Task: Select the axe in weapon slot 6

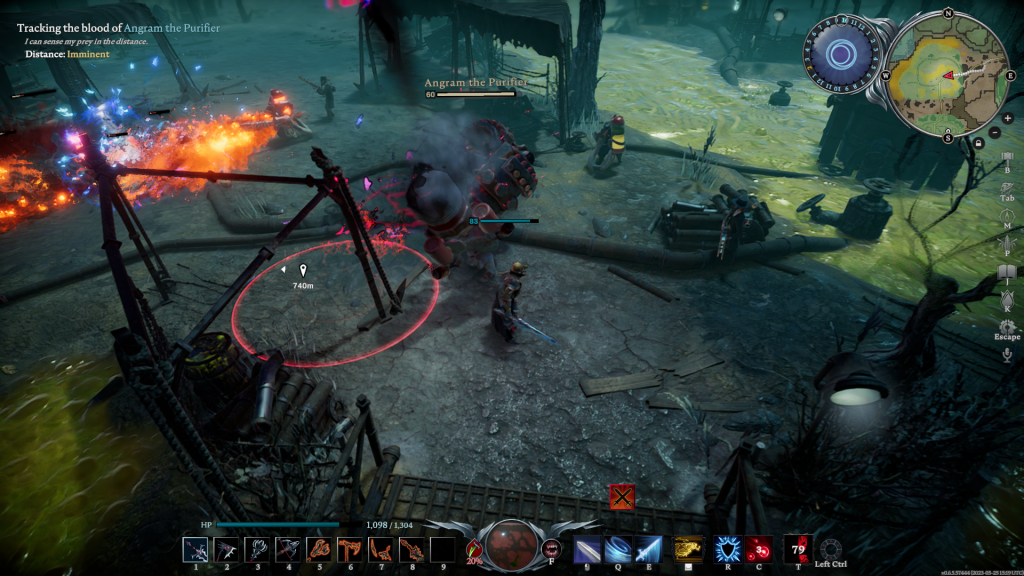Action: [349, 549]
